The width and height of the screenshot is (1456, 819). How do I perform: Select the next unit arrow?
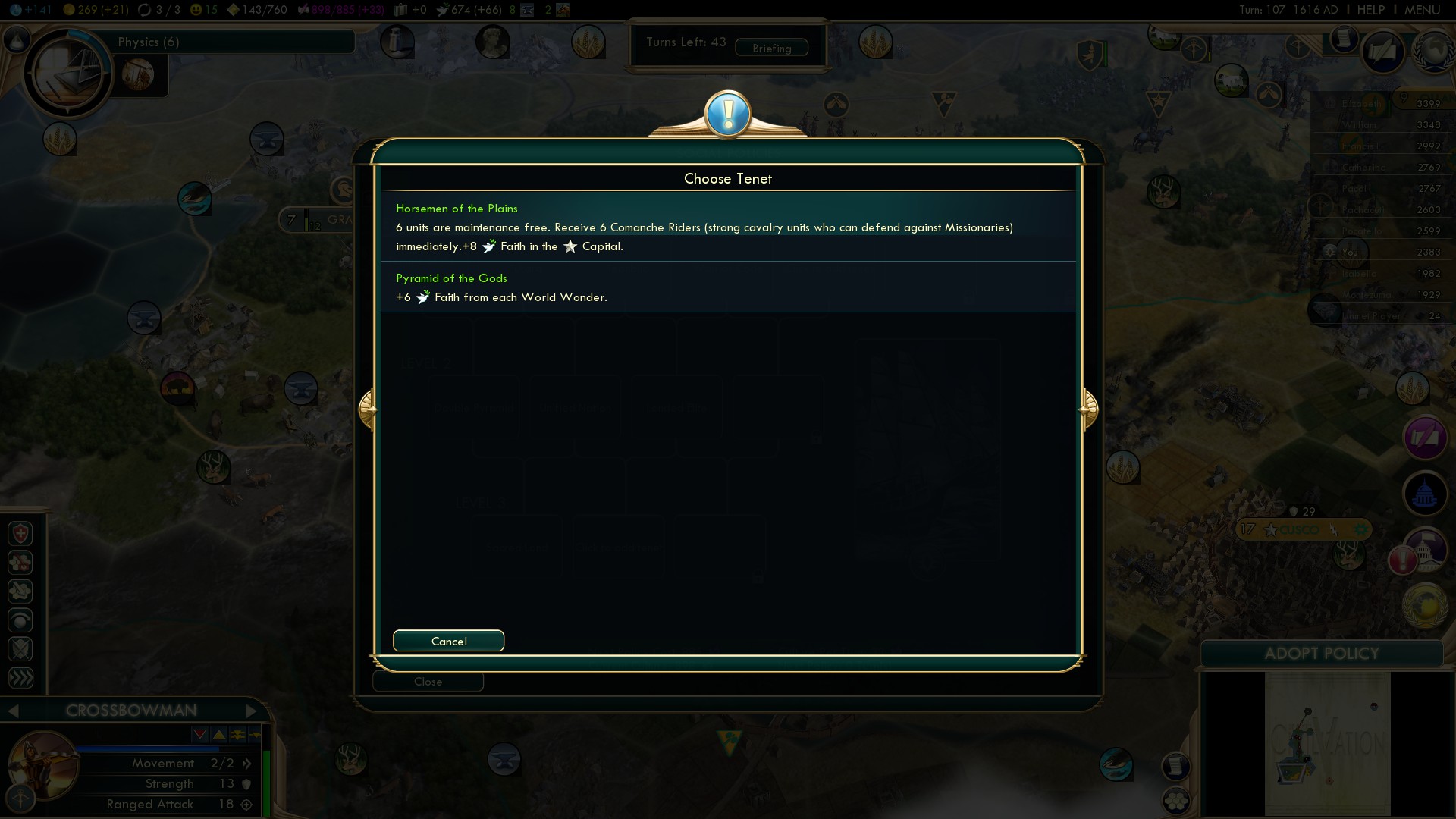(252, 711)
